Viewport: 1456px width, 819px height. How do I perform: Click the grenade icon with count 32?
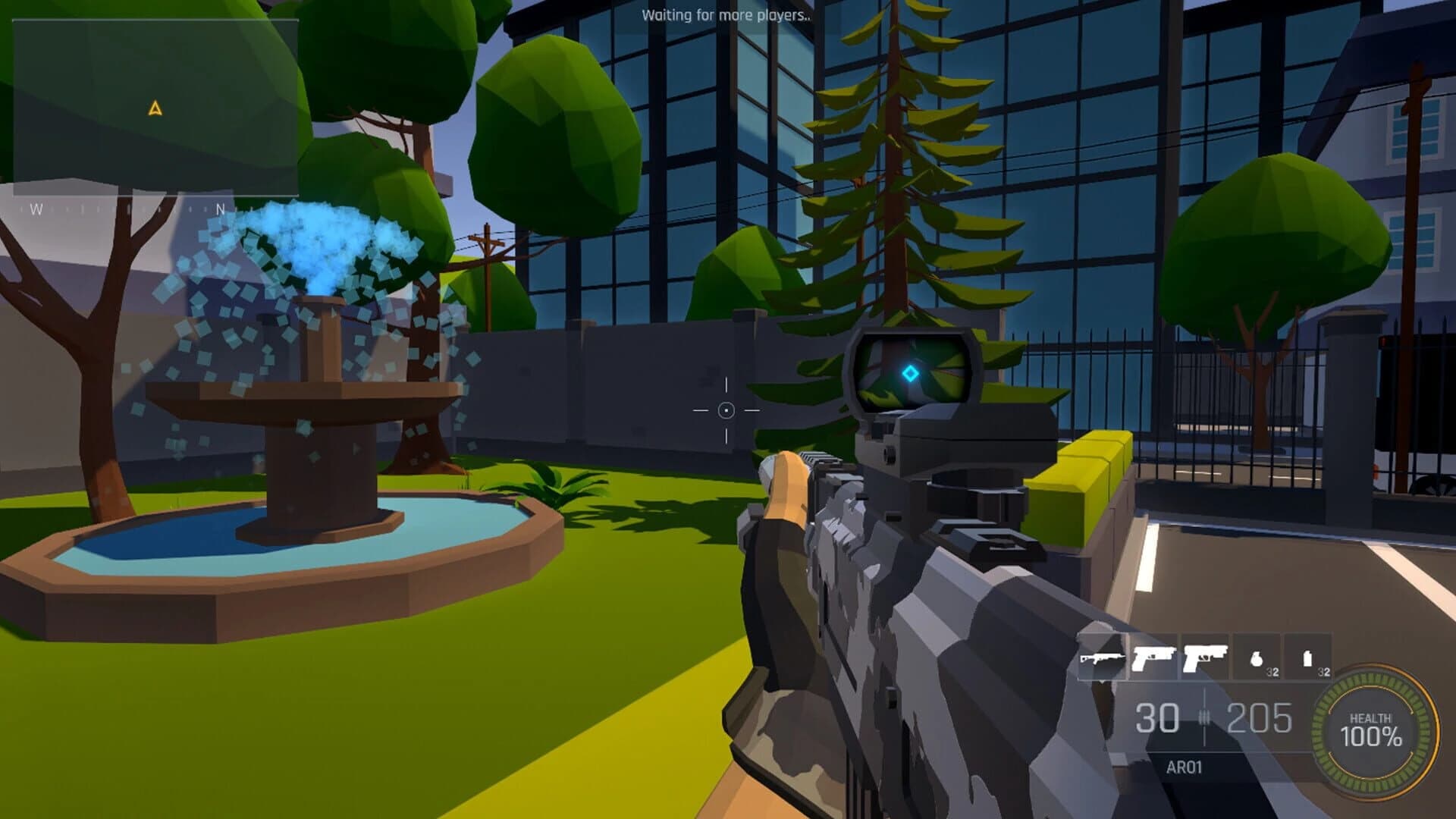1257,660
